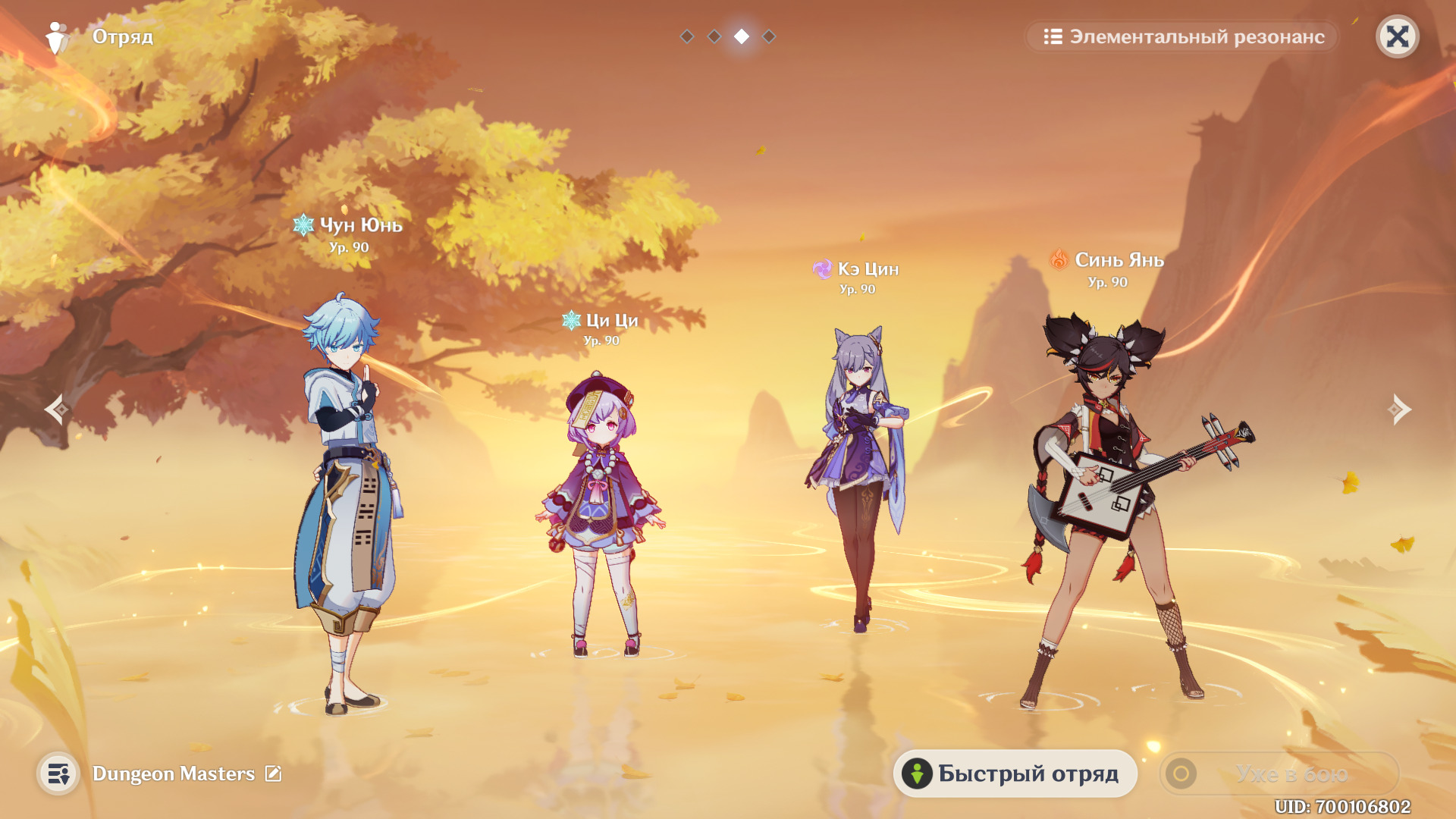This screenshot has width=1456, height=819.
Task: Open the Элементальный резонанс list
Action: 1183,36
